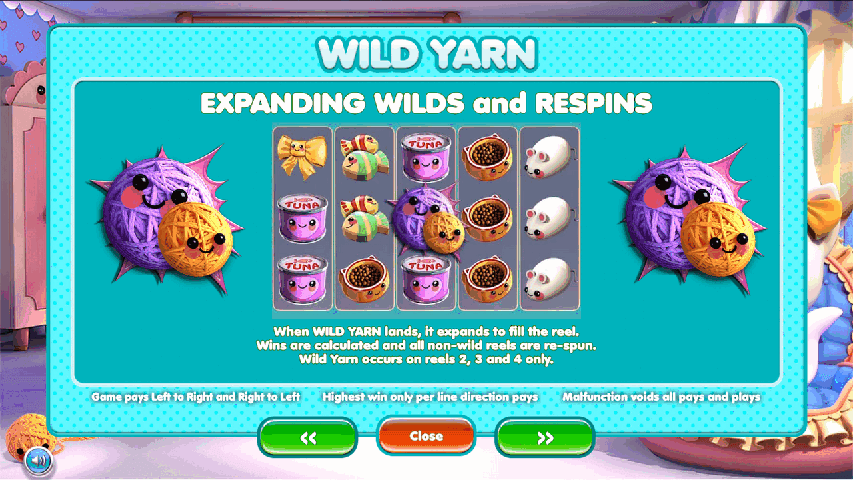Close the Wild Yarn info panel
The width and height of the screenshot is (853, 480).
click(x=426, y=437)
